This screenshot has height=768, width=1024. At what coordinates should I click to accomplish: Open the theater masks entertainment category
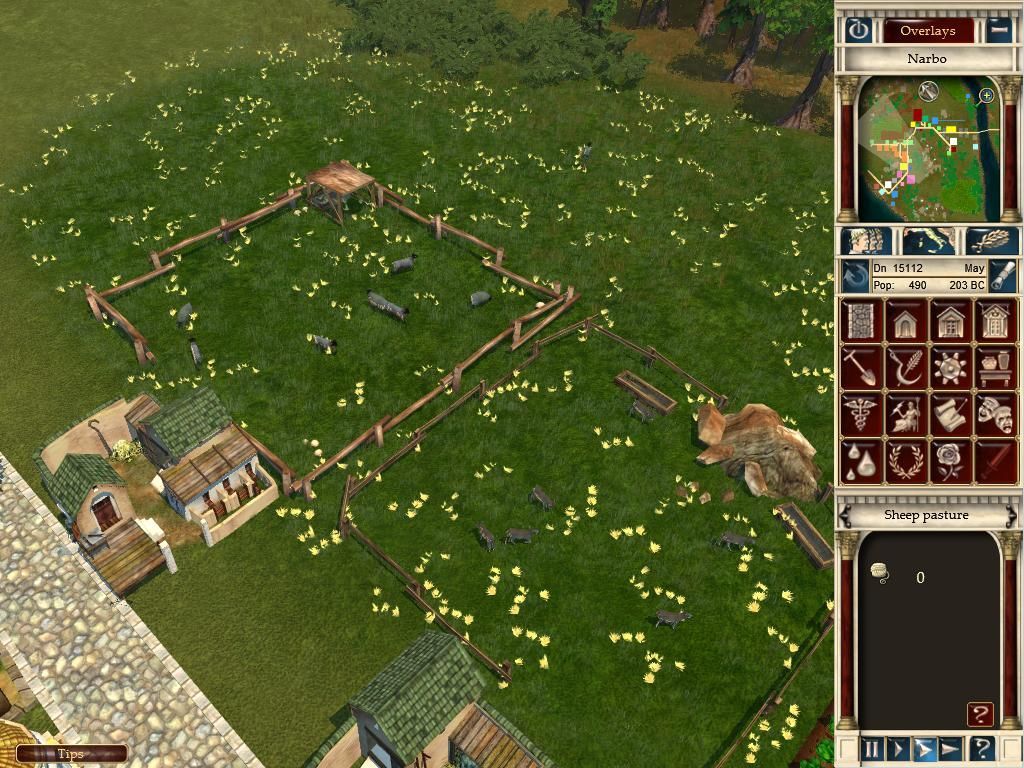tap(996, 414)
